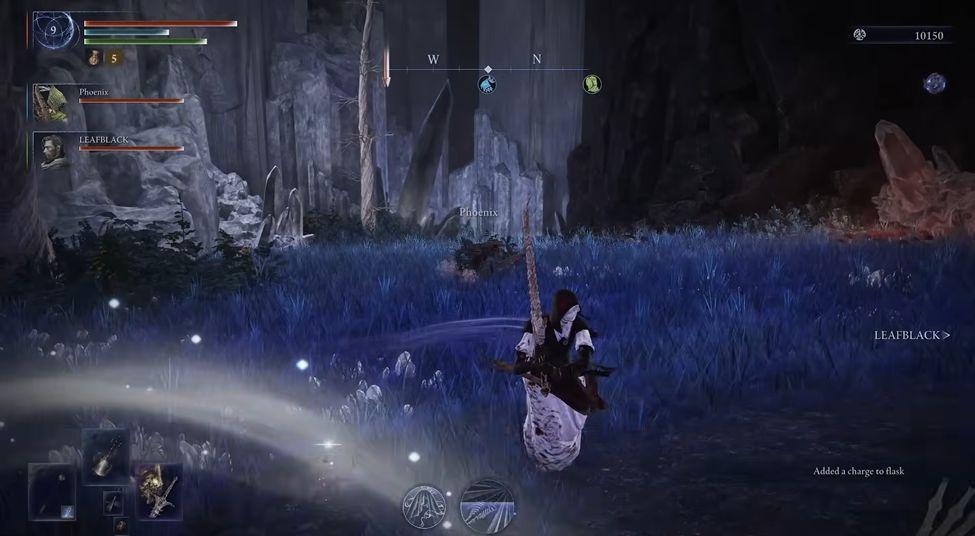Select Phoenix's party portrait
The width and height of the screenshot is (975, 536).
click(50, 101)
